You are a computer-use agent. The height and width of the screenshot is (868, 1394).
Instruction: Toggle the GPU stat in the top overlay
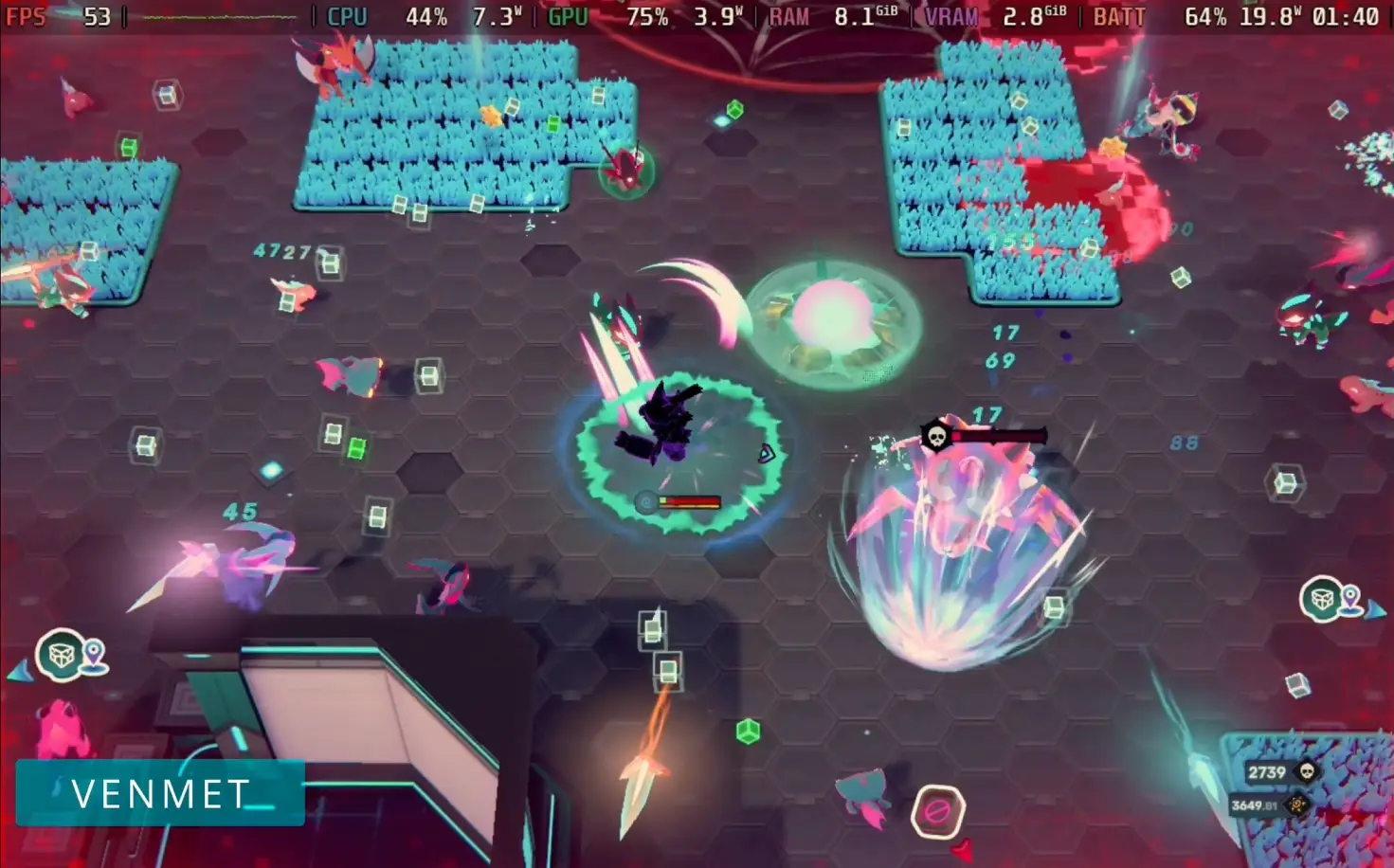click(x=567, y=16)
